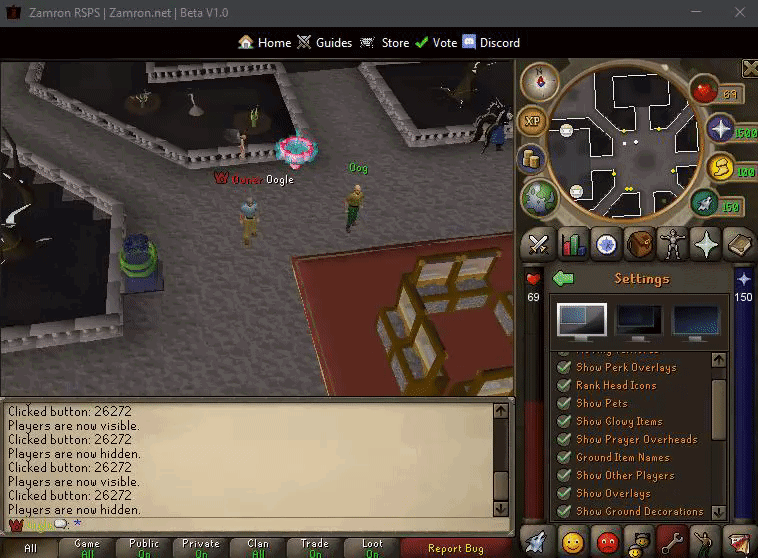Switch to the skills stats tab

pos(573,244)
